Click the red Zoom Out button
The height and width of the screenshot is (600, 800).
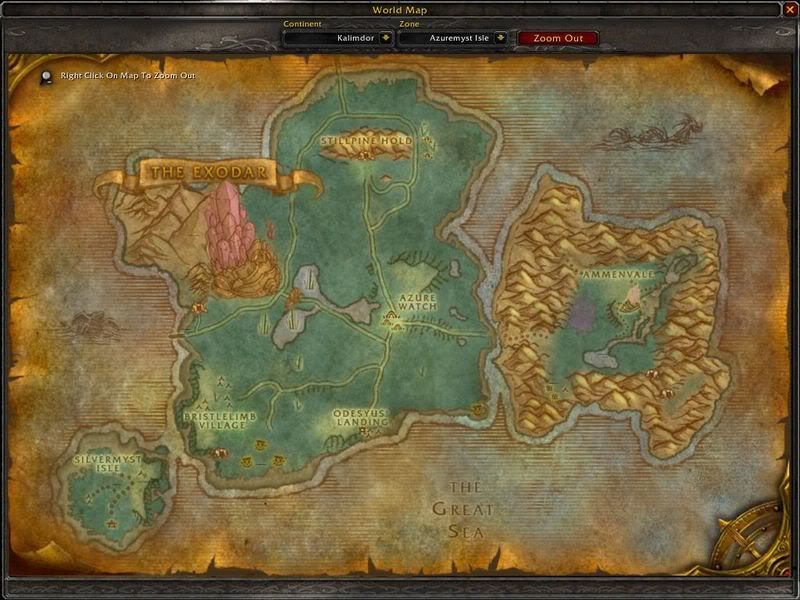point(558,38)
